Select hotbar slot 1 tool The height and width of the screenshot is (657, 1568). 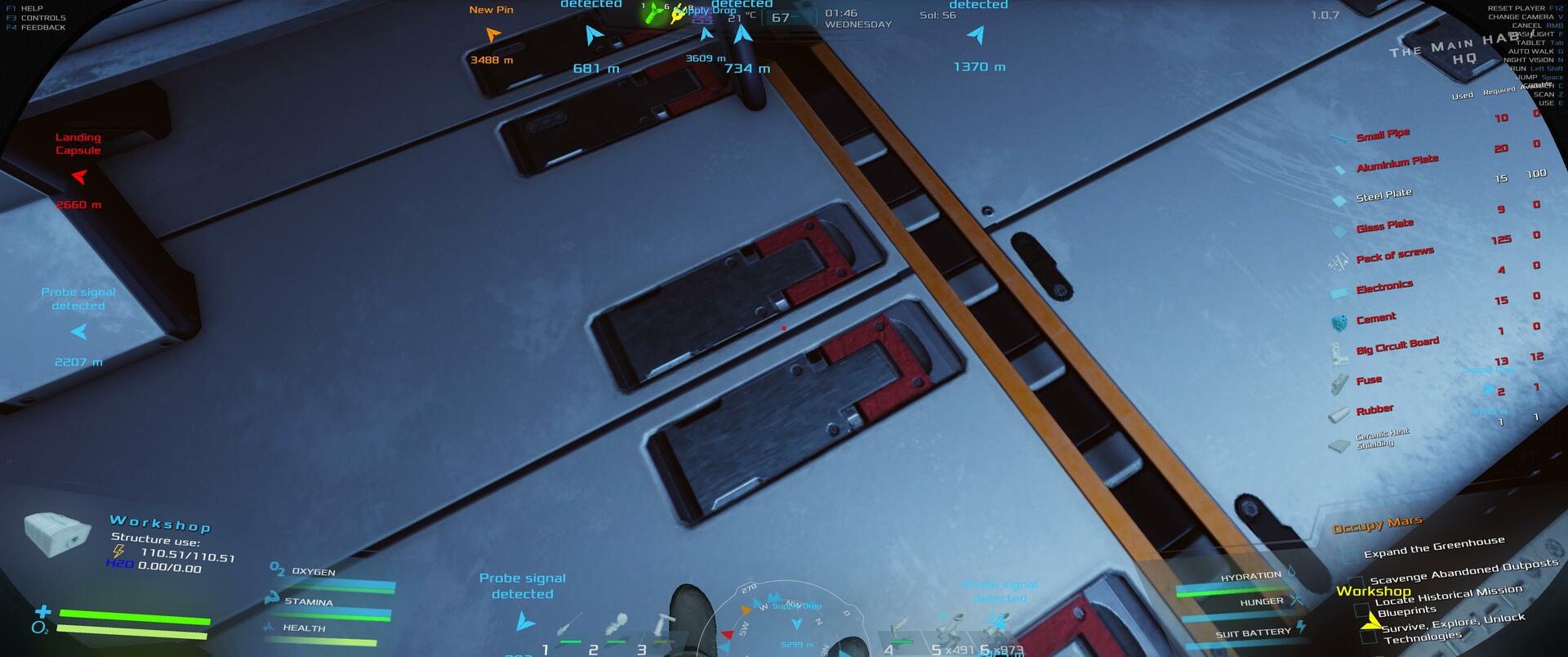(x=568, y=628)
